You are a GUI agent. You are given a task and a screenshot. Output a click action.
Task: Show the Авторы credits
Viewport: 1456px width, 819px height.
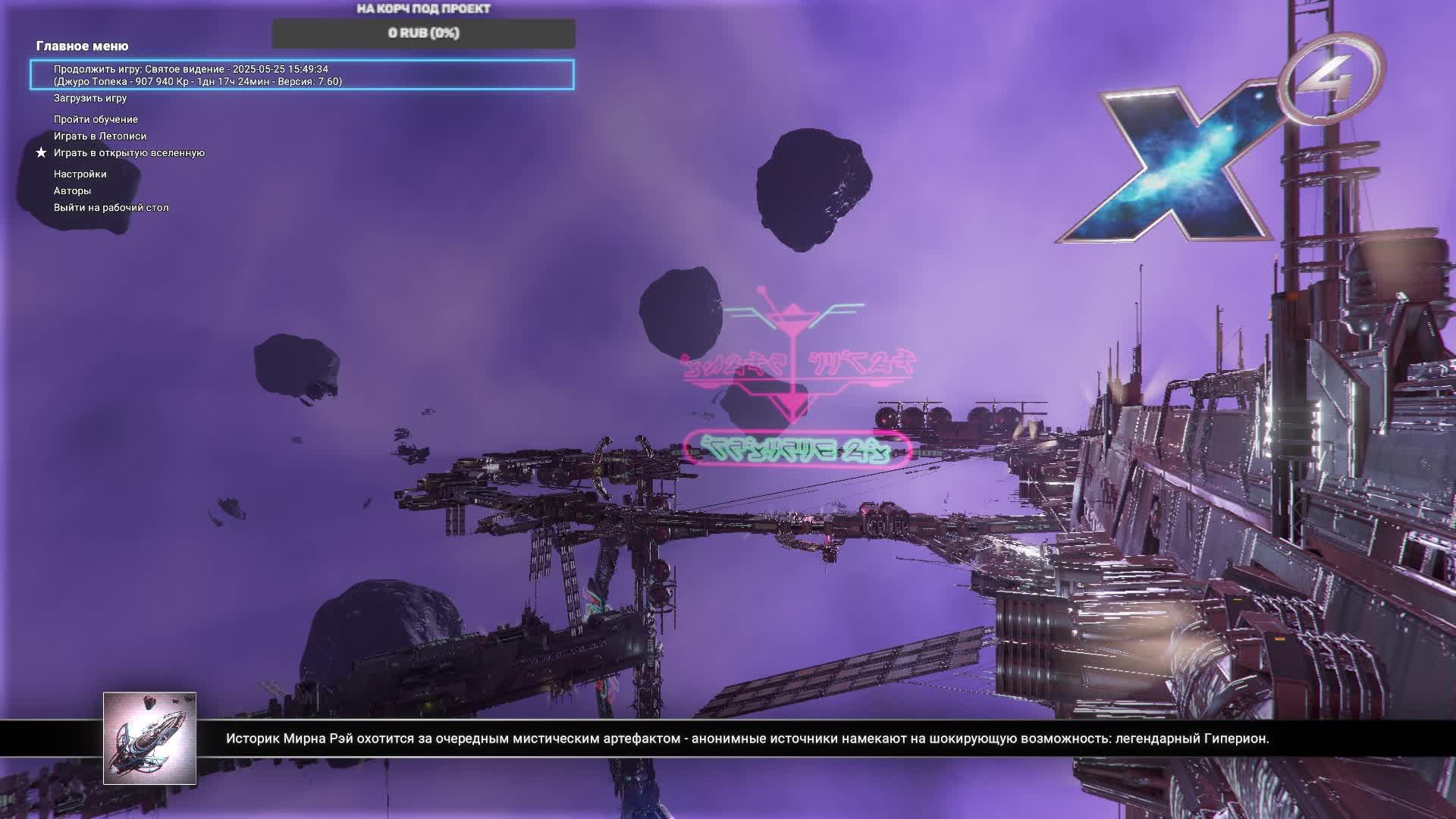[72, 191]
